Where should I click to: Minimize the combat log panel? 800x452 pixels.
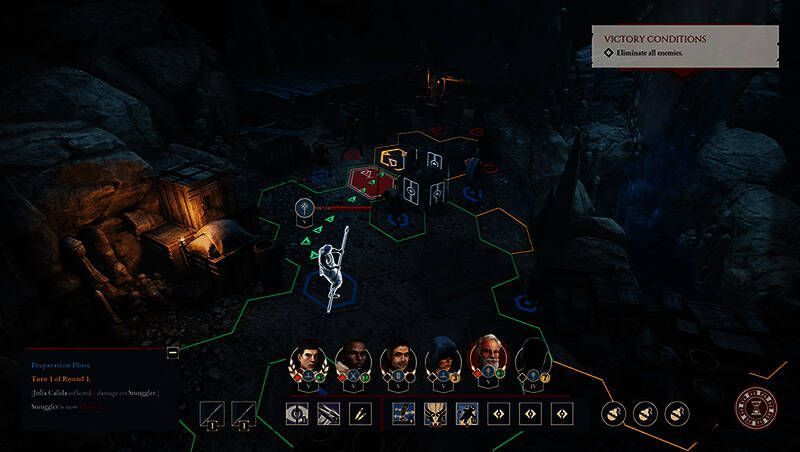[173, 352]
